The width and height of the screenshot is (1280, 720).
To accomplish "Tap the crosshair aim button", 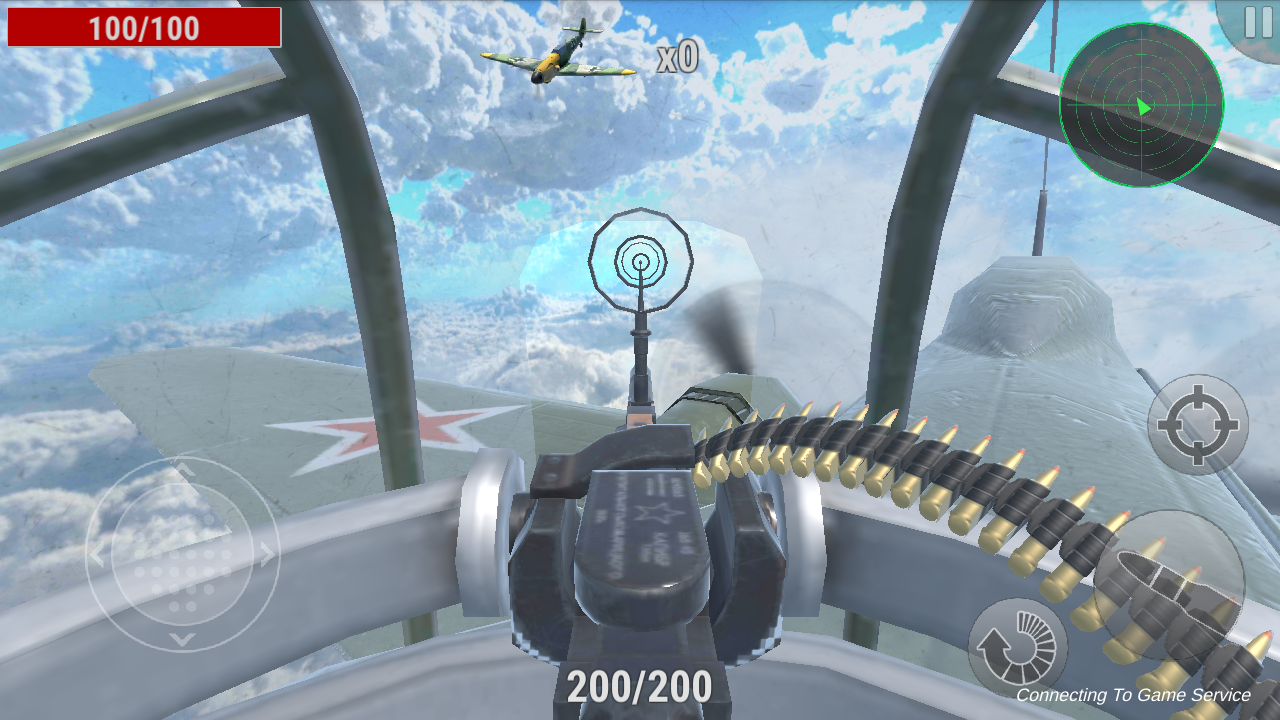I will pyautogui.click(x=1197, y=424).
